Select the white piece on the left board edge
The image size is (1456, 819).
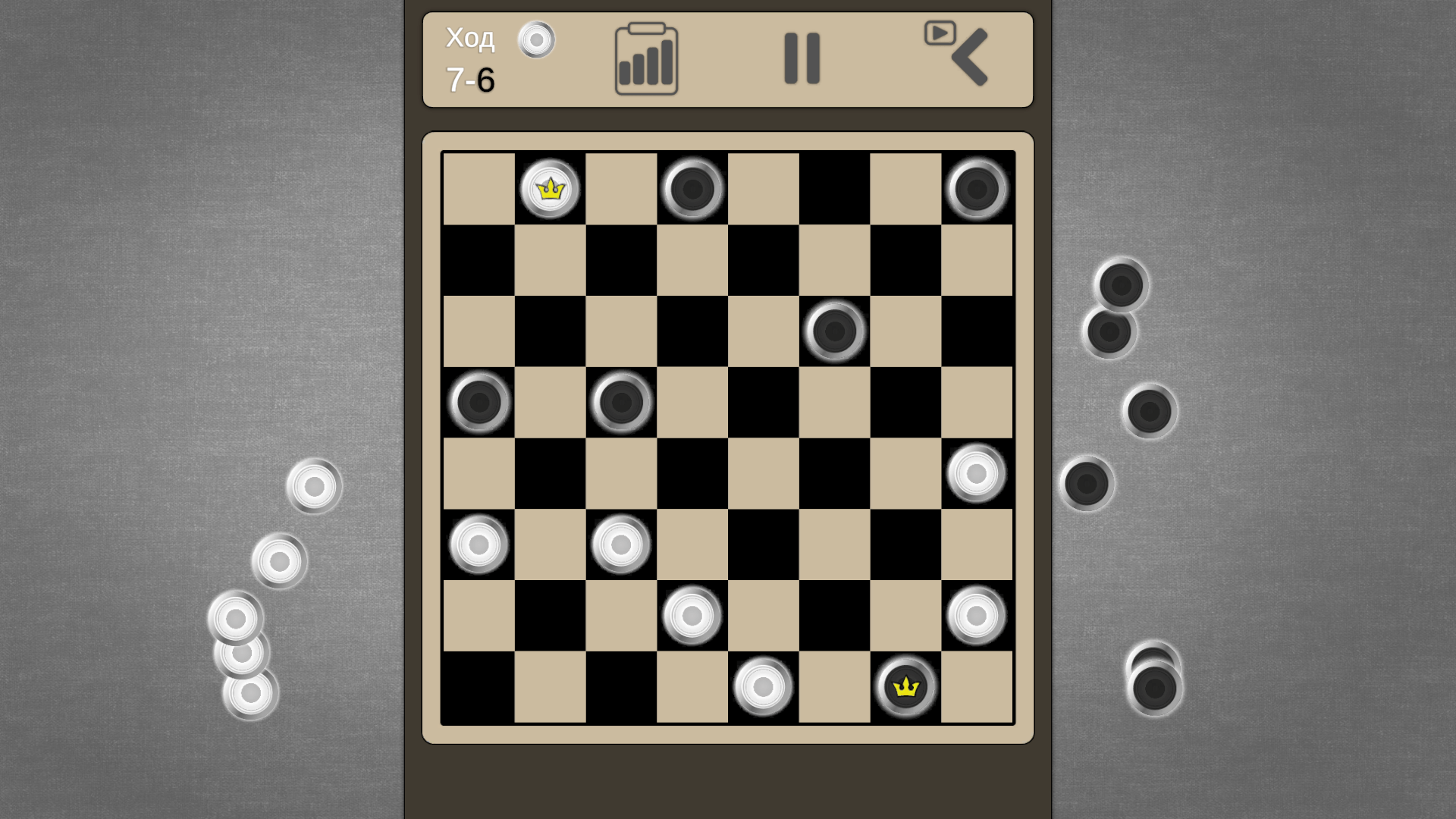(478, 543)
